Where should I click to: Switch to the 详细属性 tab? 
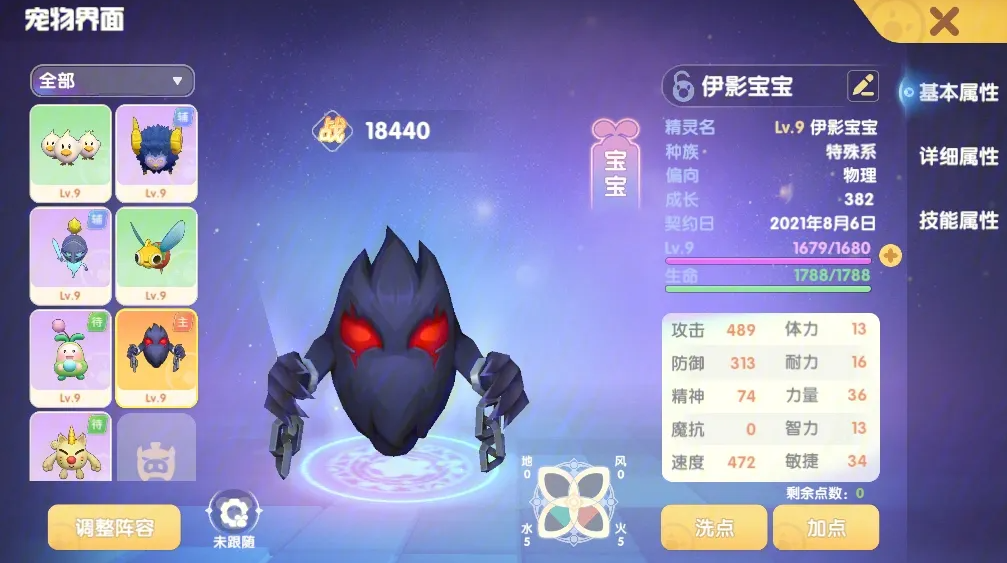point(958,156)
